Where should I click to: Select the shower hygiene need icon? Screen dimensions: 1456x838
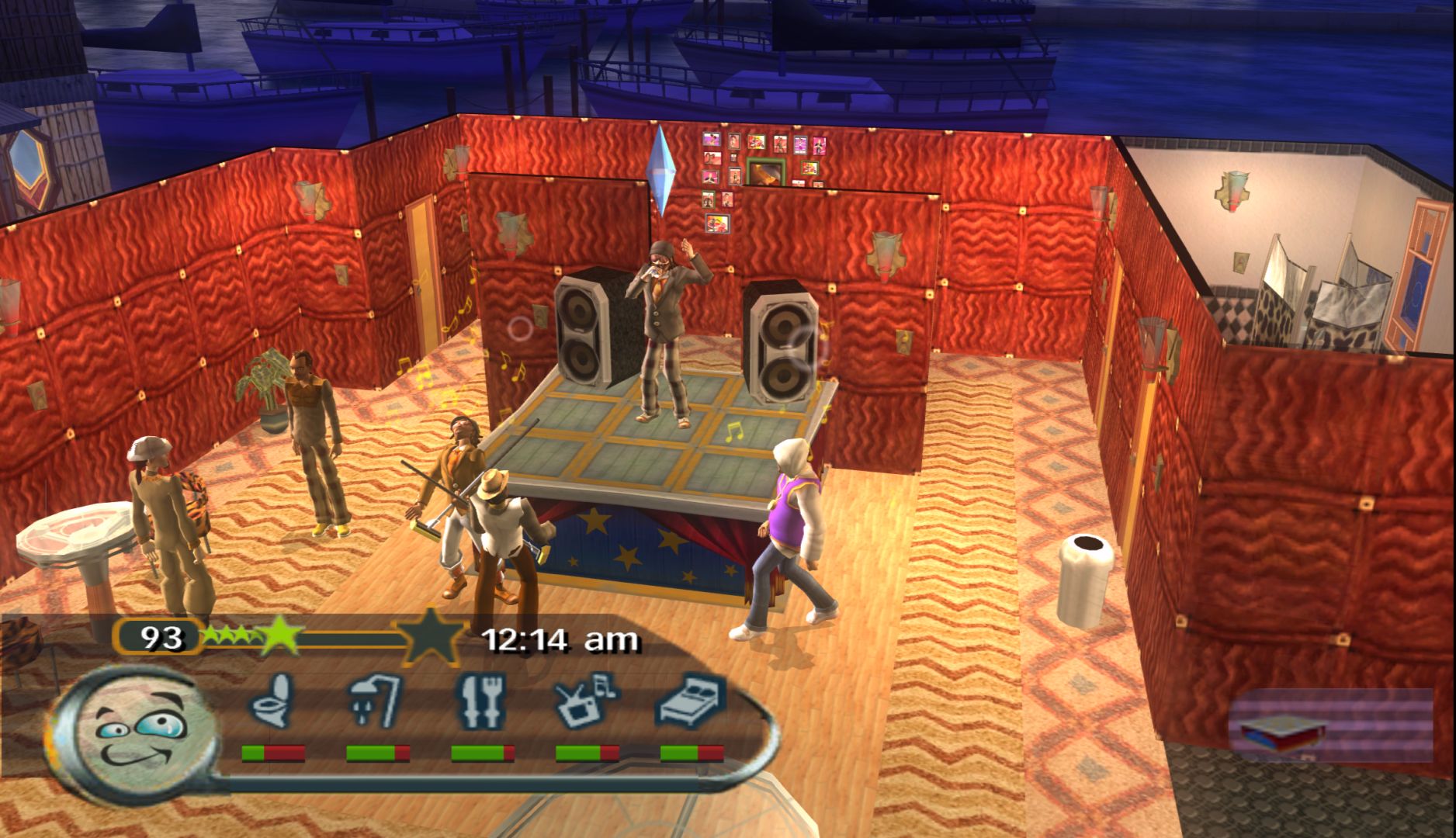click(376, 701)
